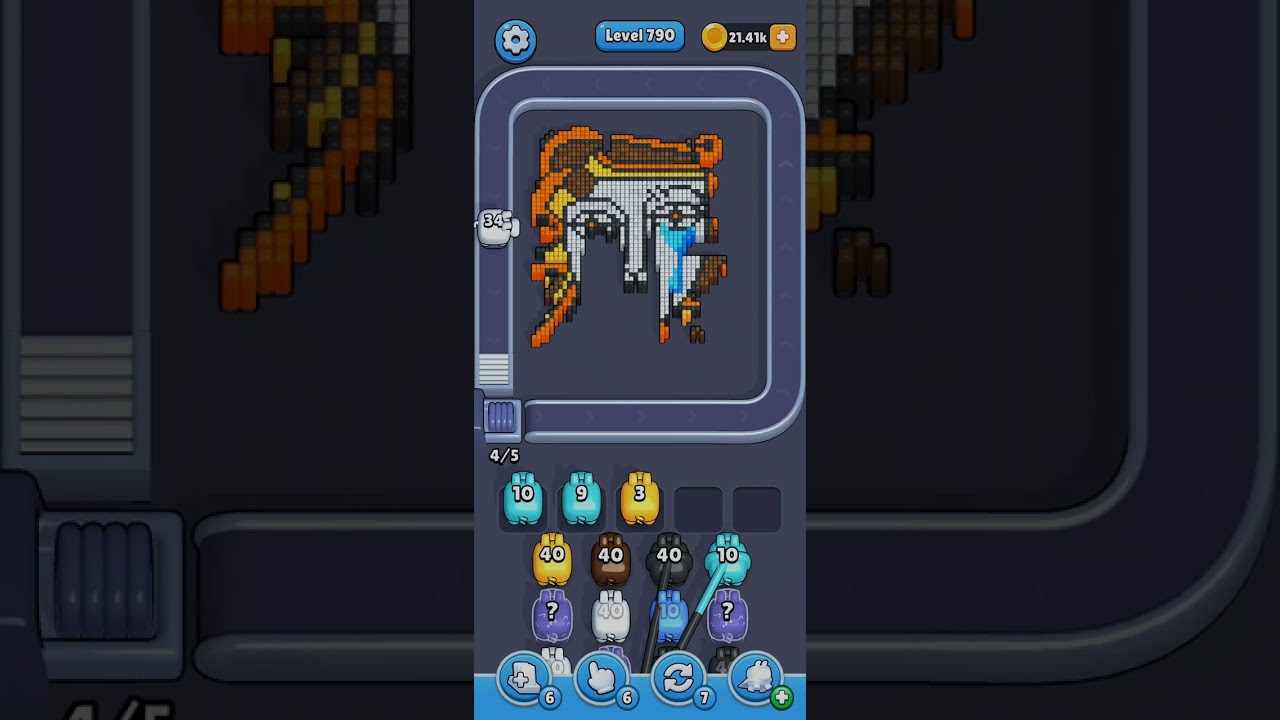
Task: Select the yellow 3 shooter in the tray
Action: [640, 499]
